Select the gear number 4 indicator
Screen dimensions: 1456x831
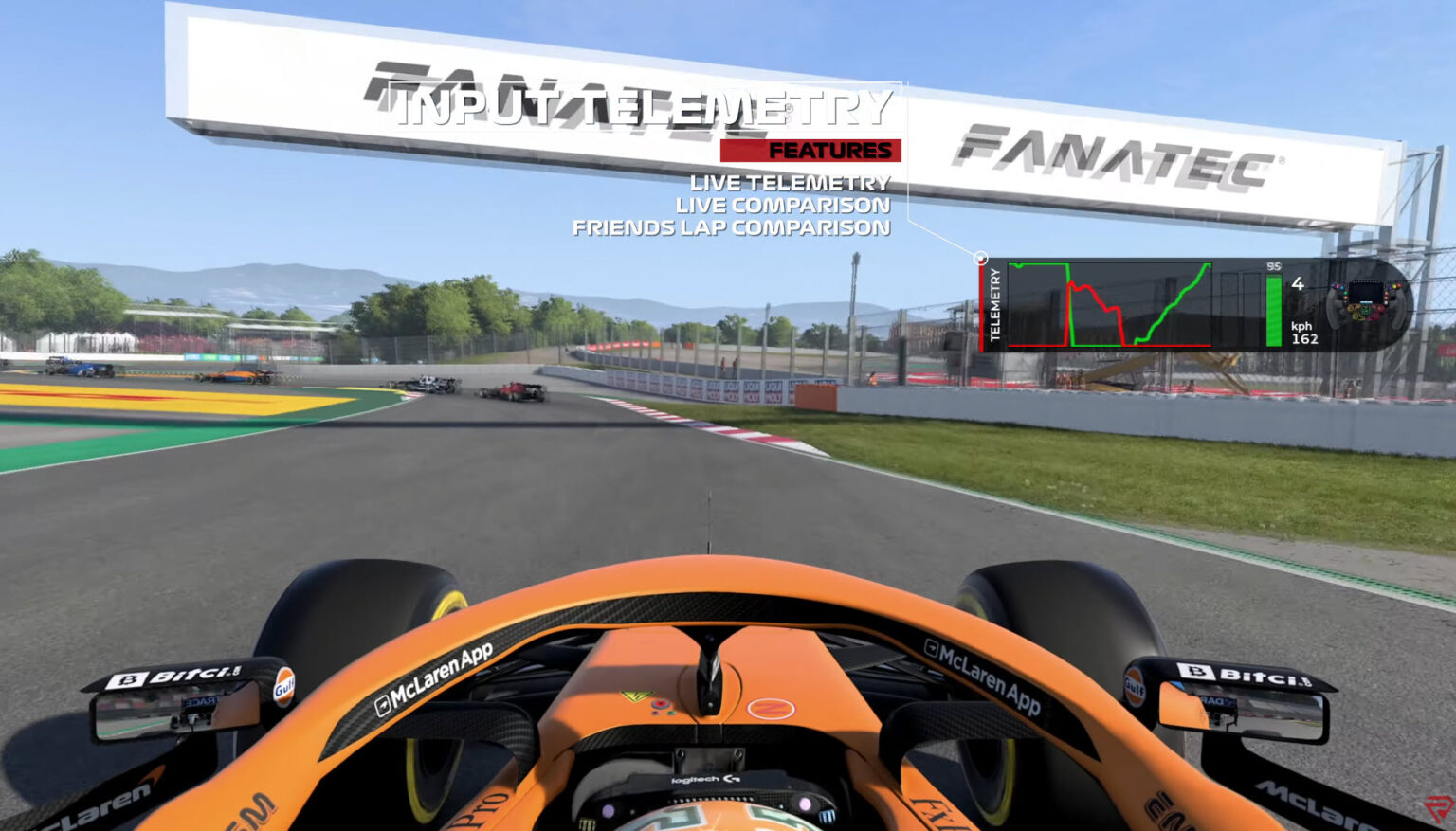[1298, 283]
